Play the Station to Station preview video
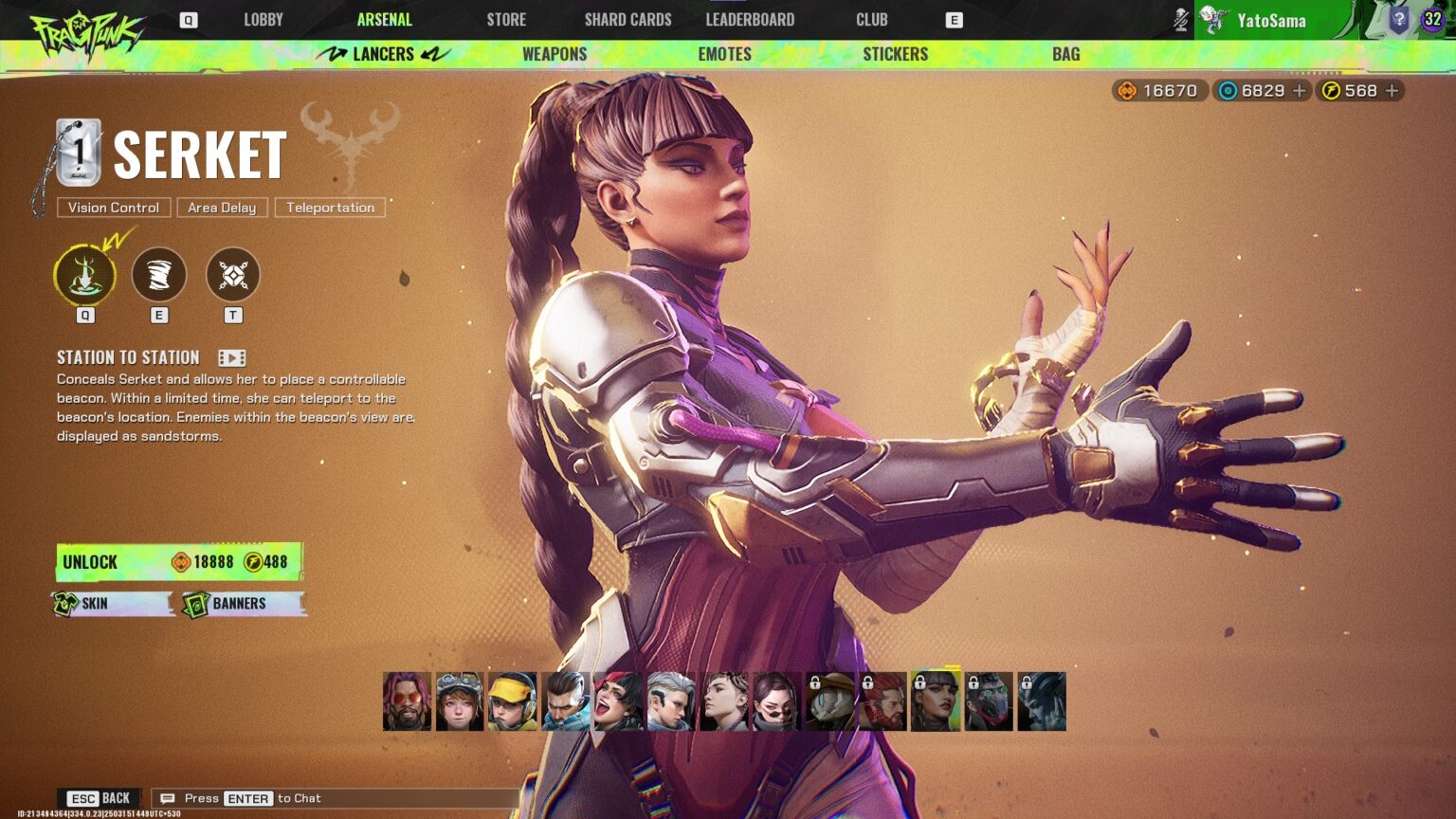The image size is (1456, 819). click(x=232, y=357)
